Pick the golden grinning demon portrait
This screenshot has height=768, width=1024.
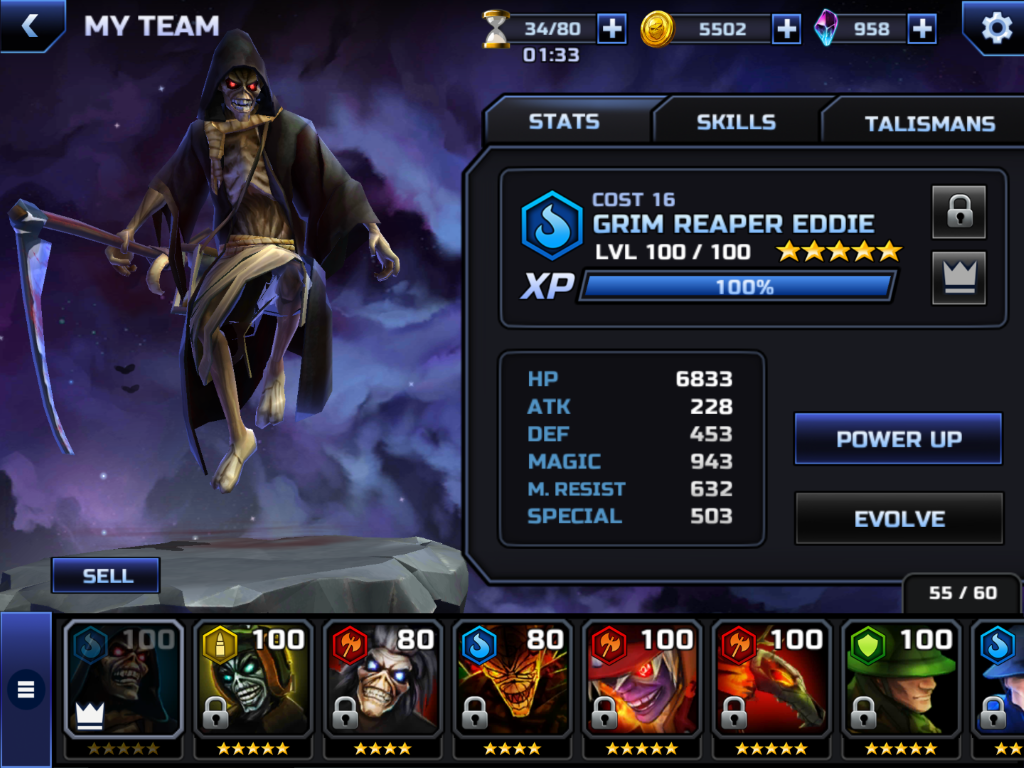pyautogui.click(x=512, y=680)
